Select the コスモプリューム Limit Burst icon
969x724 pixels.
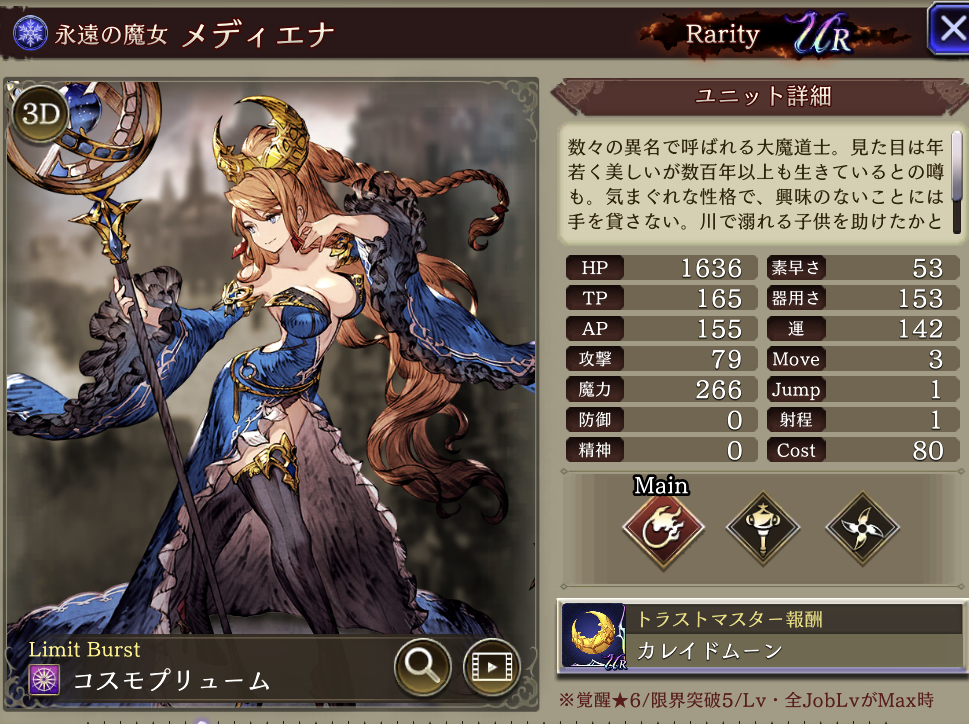[x=45, y=679]
